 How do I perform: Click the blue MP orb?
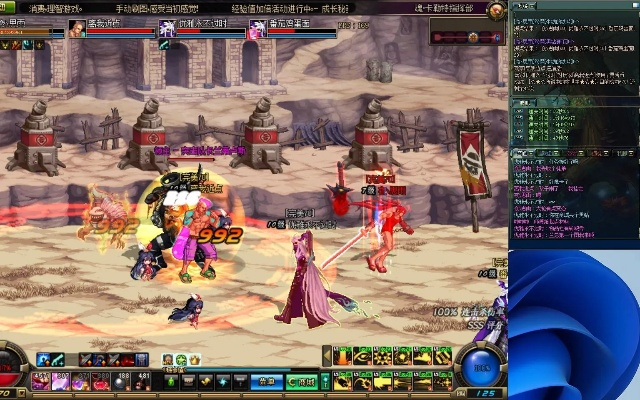[481, 368]
